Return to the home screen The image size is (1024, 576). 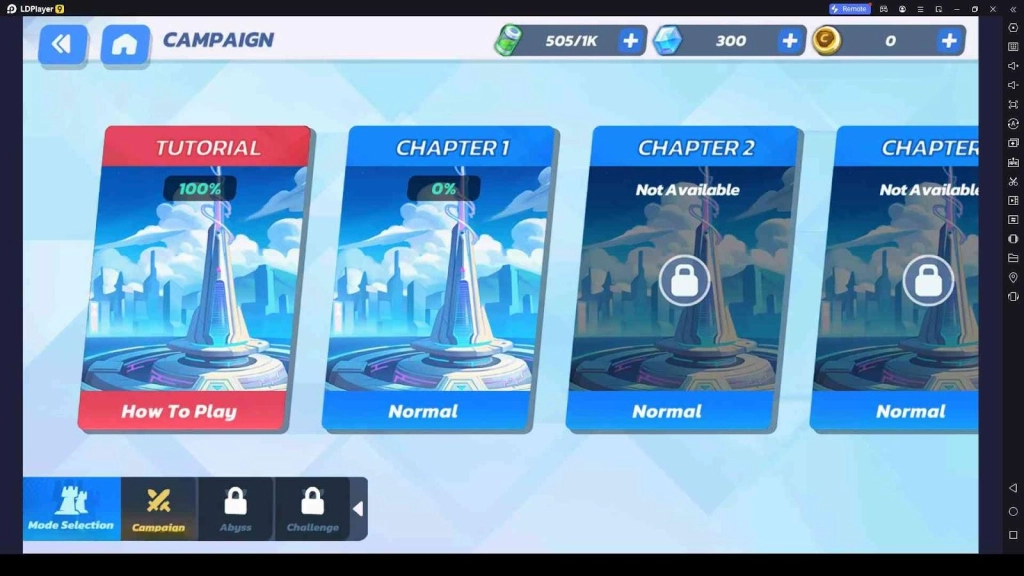[x=125, y=44]
